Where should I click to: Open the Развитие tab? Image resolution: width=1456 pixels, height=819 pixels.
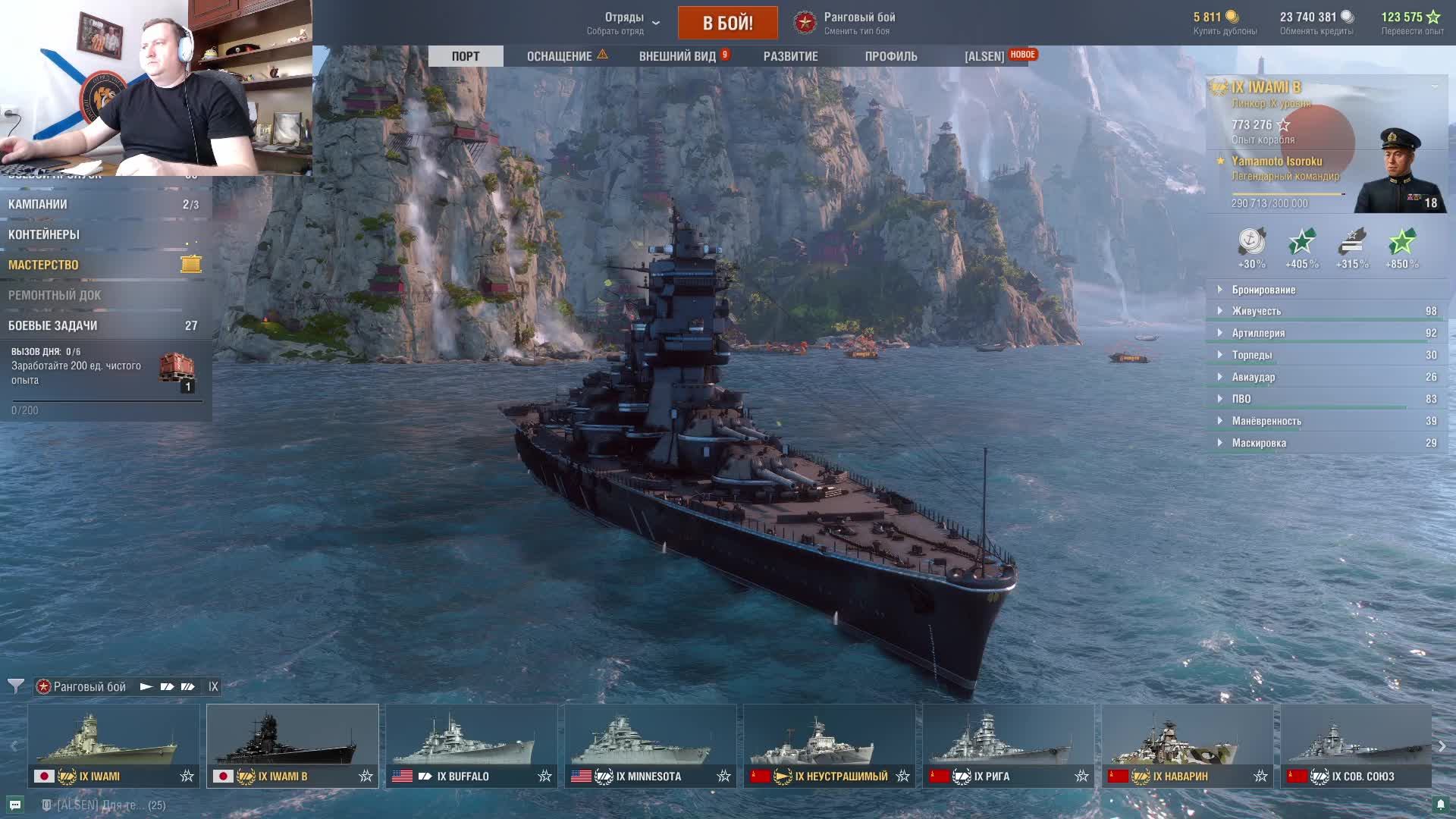pos(790,56)
